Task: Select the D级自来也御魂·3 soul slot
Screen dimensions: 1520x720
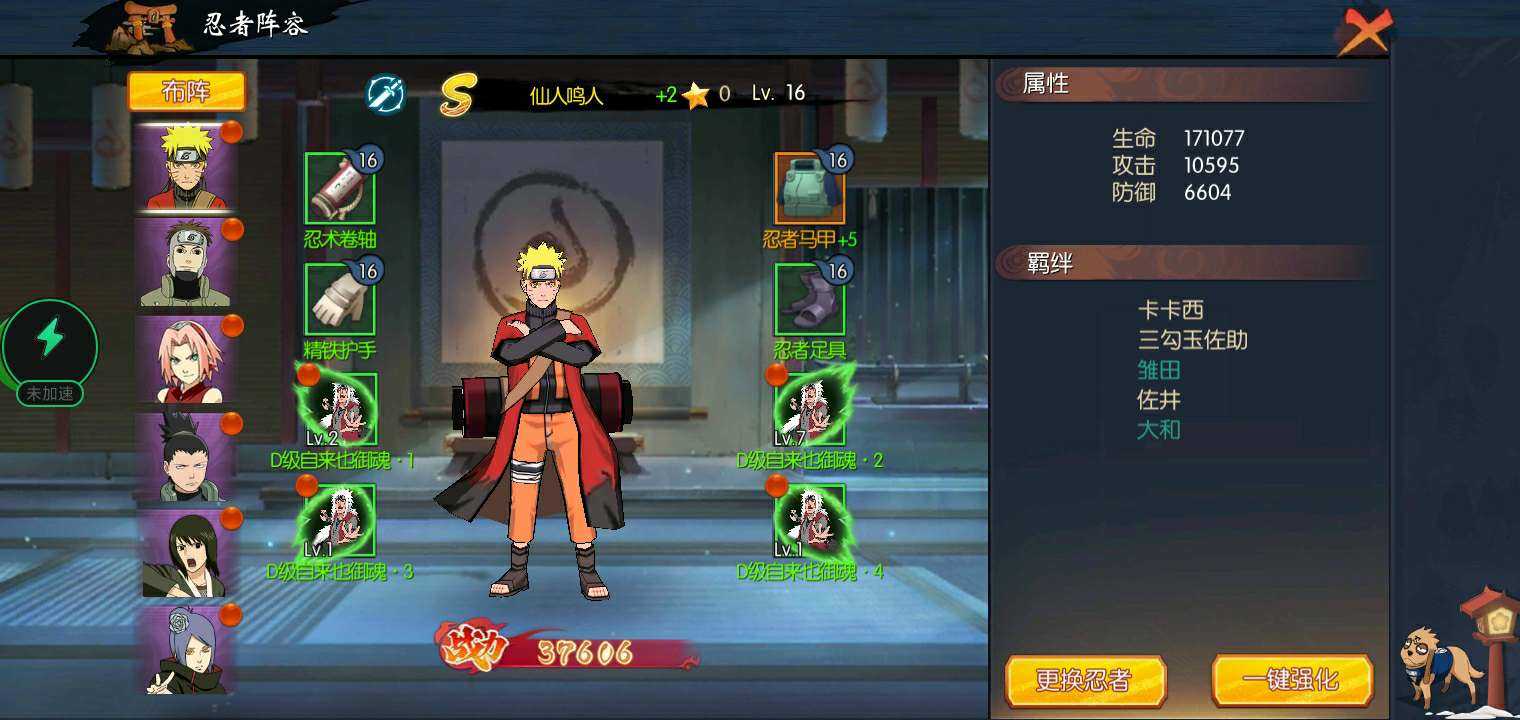Action: click(x=340, y=520)
